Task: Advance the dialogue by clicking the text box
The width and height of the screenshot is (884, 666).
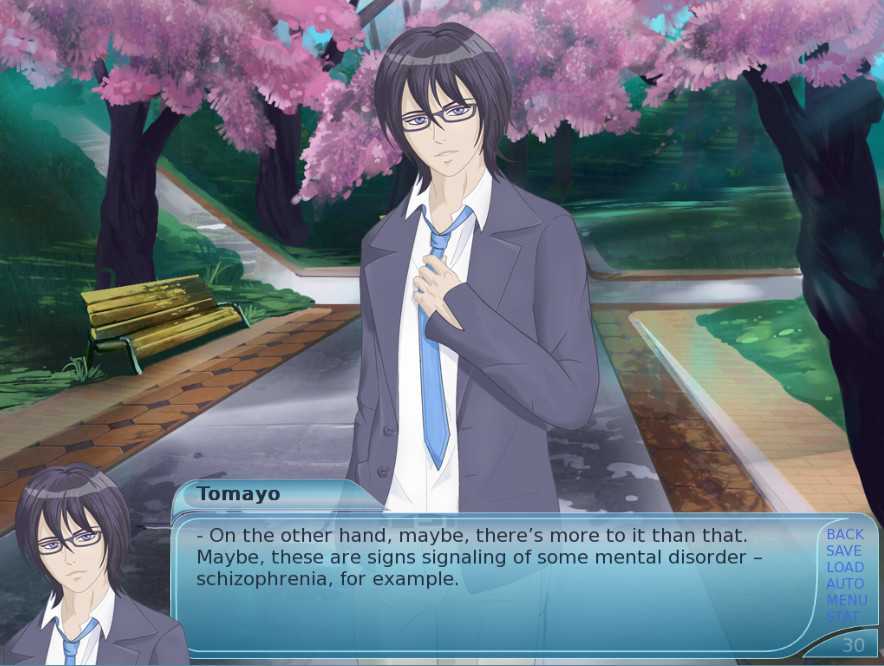Action: [x=500, y=600]
